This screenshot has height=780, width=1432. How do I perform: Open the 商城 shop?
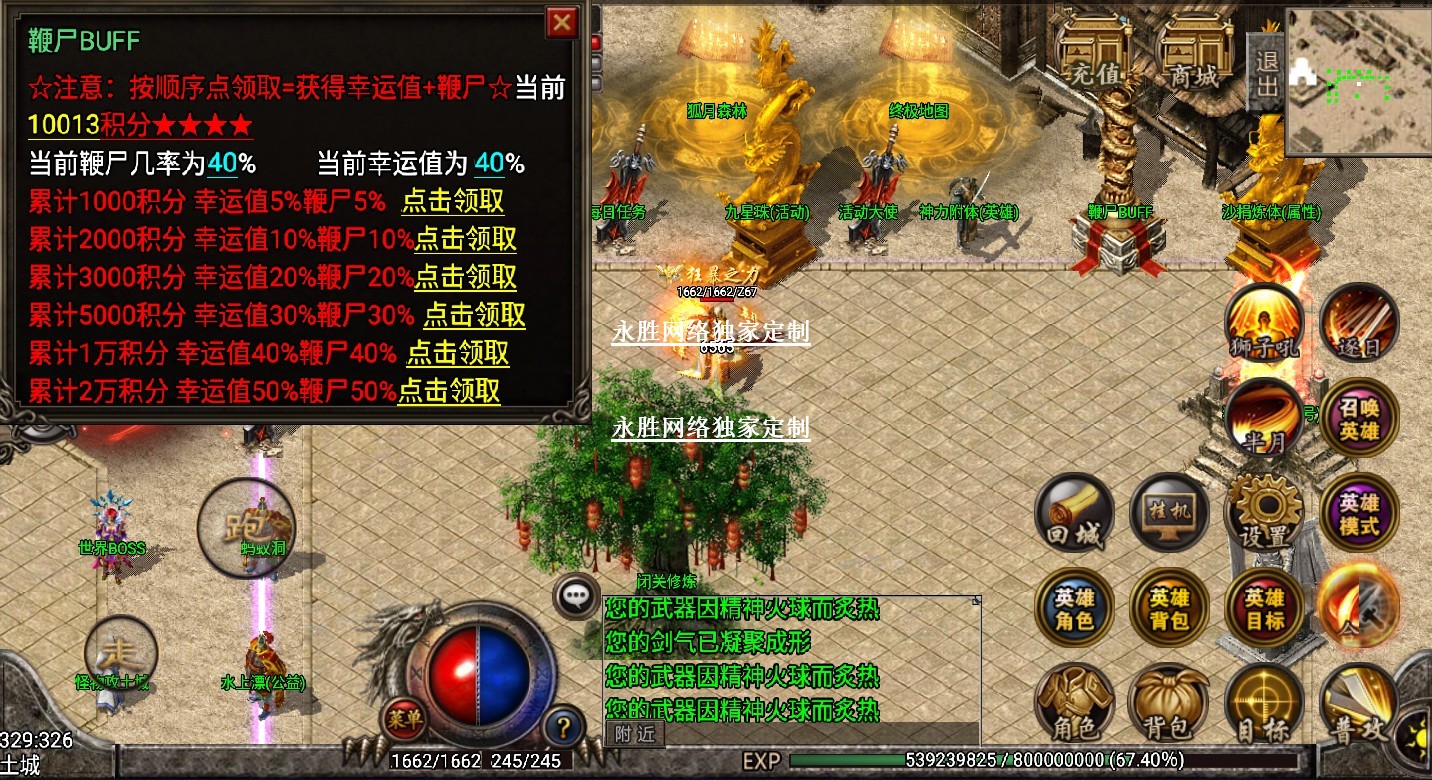(1194, 55)
